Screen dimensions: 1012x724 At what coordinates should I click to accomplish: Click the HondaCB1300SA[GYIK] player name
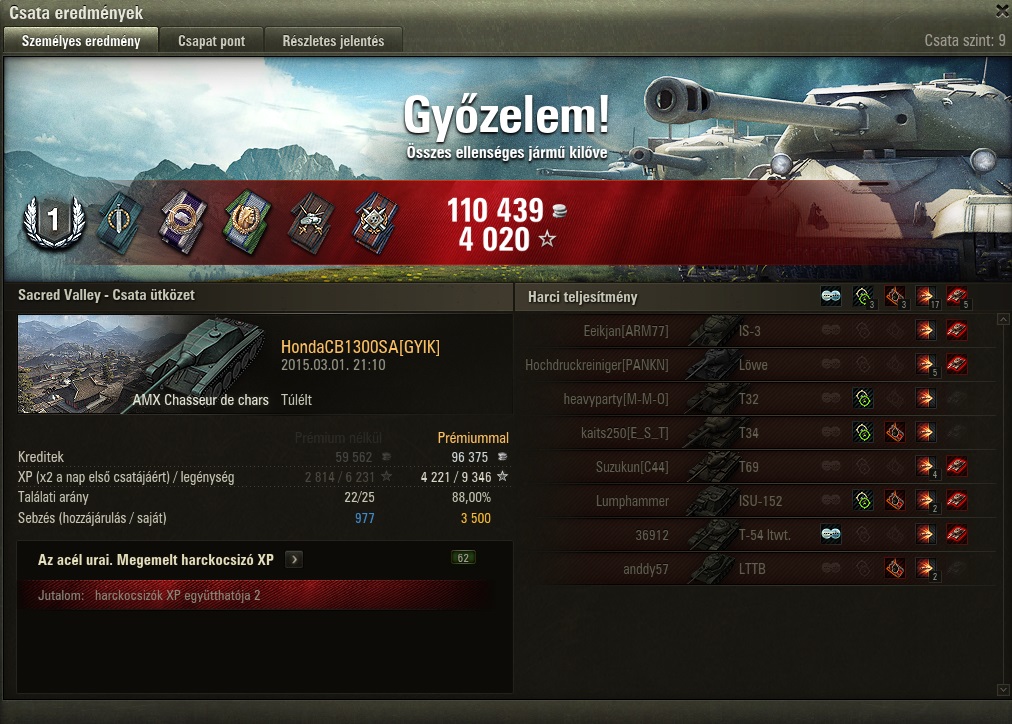(360, 347)
